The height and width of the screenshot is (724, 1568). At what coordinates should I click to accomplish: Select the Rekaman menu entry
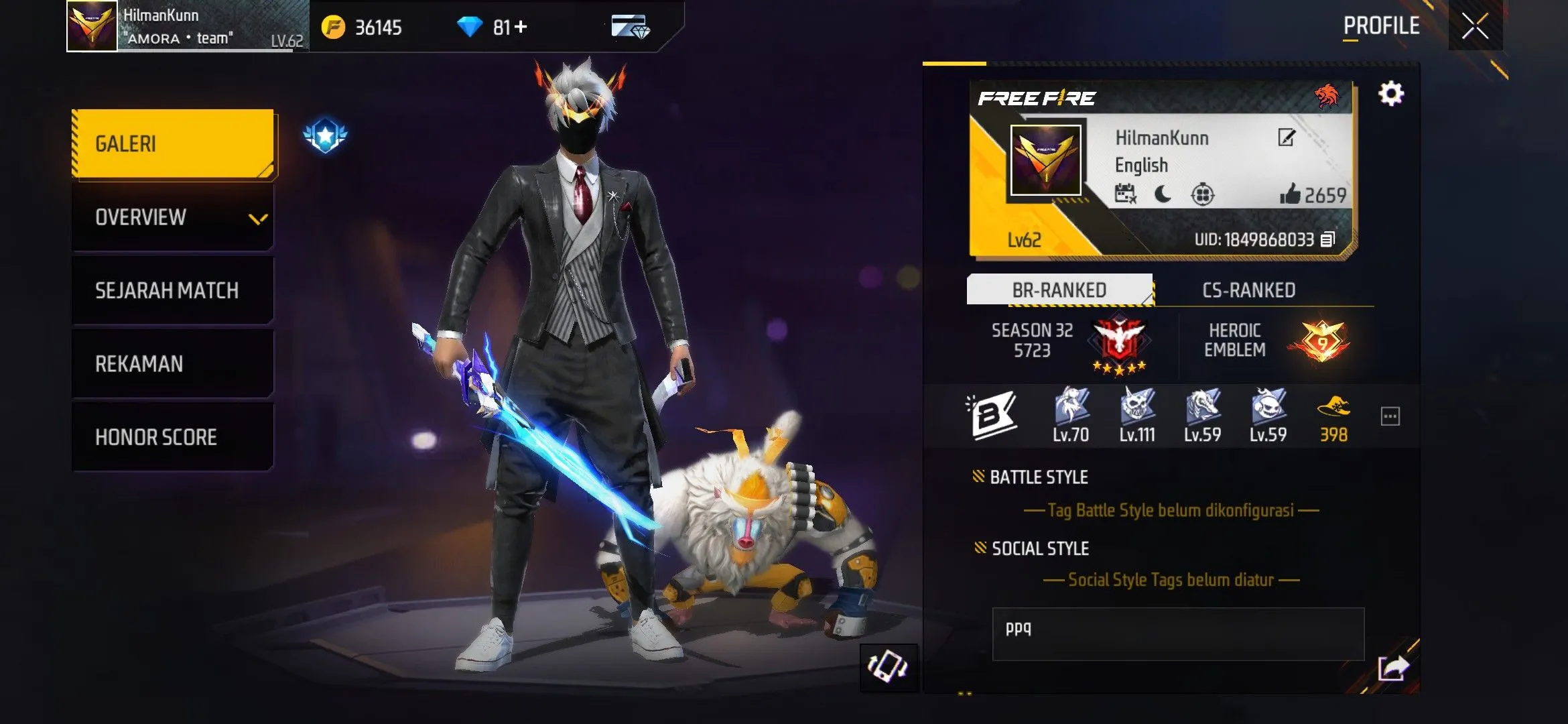point(173,364)
